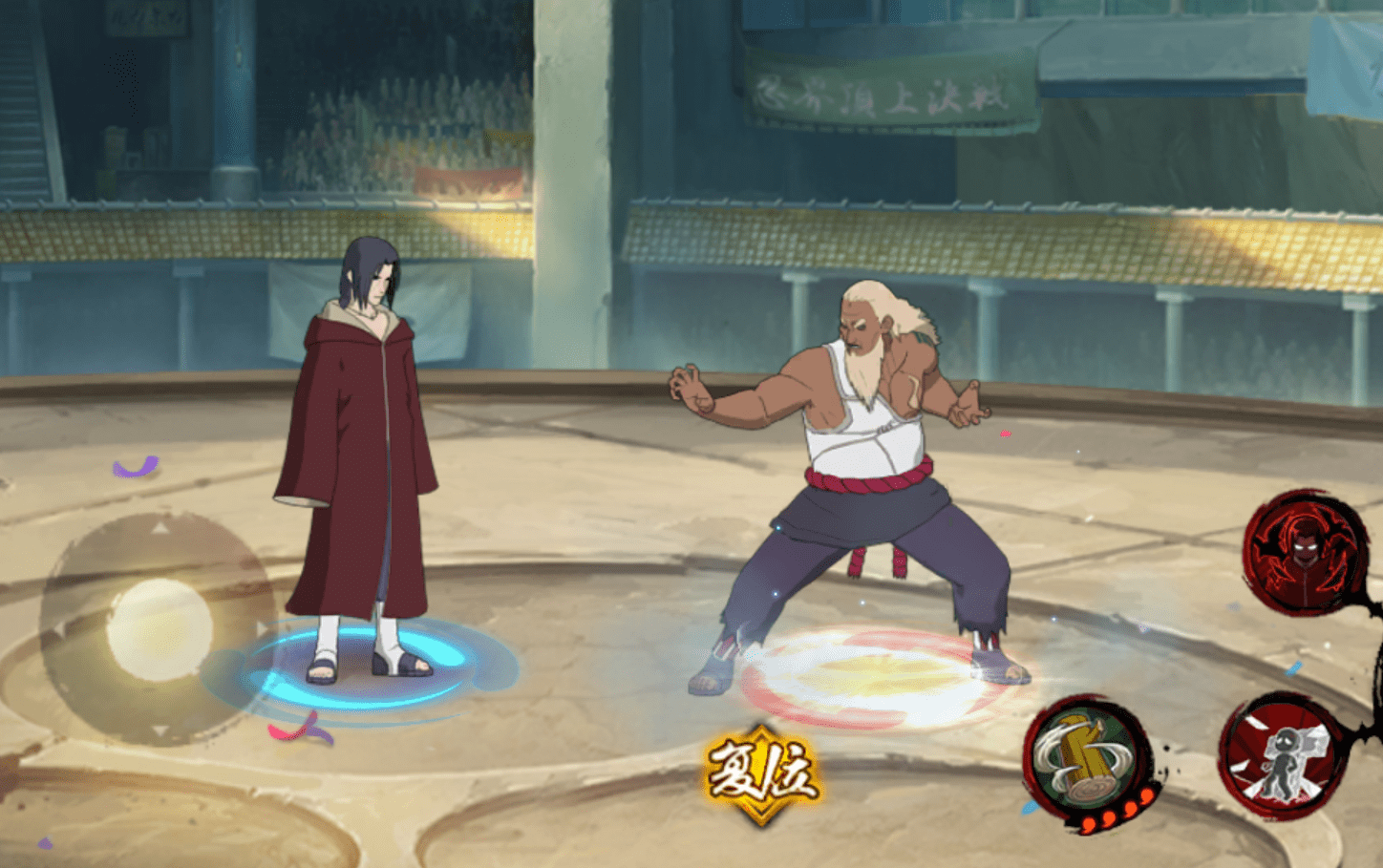The image size is (1383, 868).
Task: Click the virtual joystick's glowing knob
Action: [x=160, y=629]
